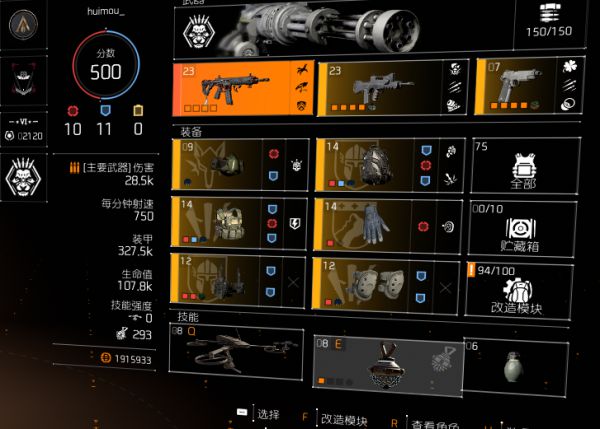Select the level 07 pistol sidearm slot
The height and width of the screenshot is (429, 600).
click(527, 88)
